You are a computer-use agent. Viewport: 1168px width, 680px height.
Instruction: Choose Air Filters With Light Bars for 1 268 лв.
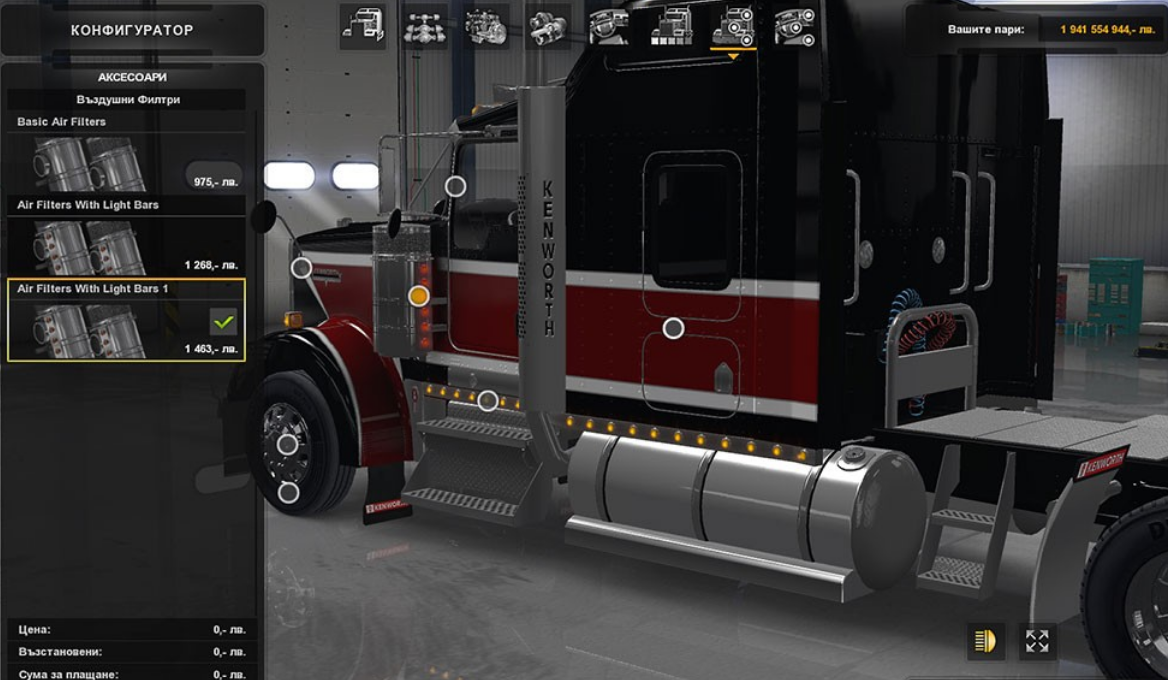pos(126,245)
